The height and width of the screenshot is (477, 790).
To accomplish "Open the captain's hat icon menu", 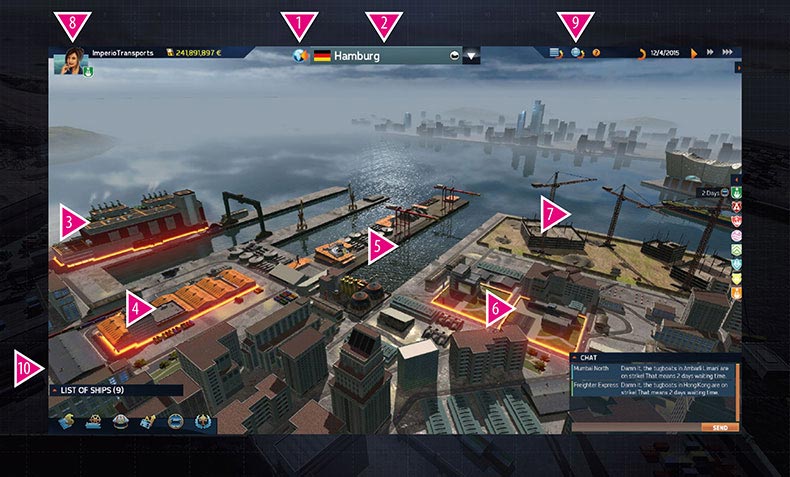I will coord(120,421).
